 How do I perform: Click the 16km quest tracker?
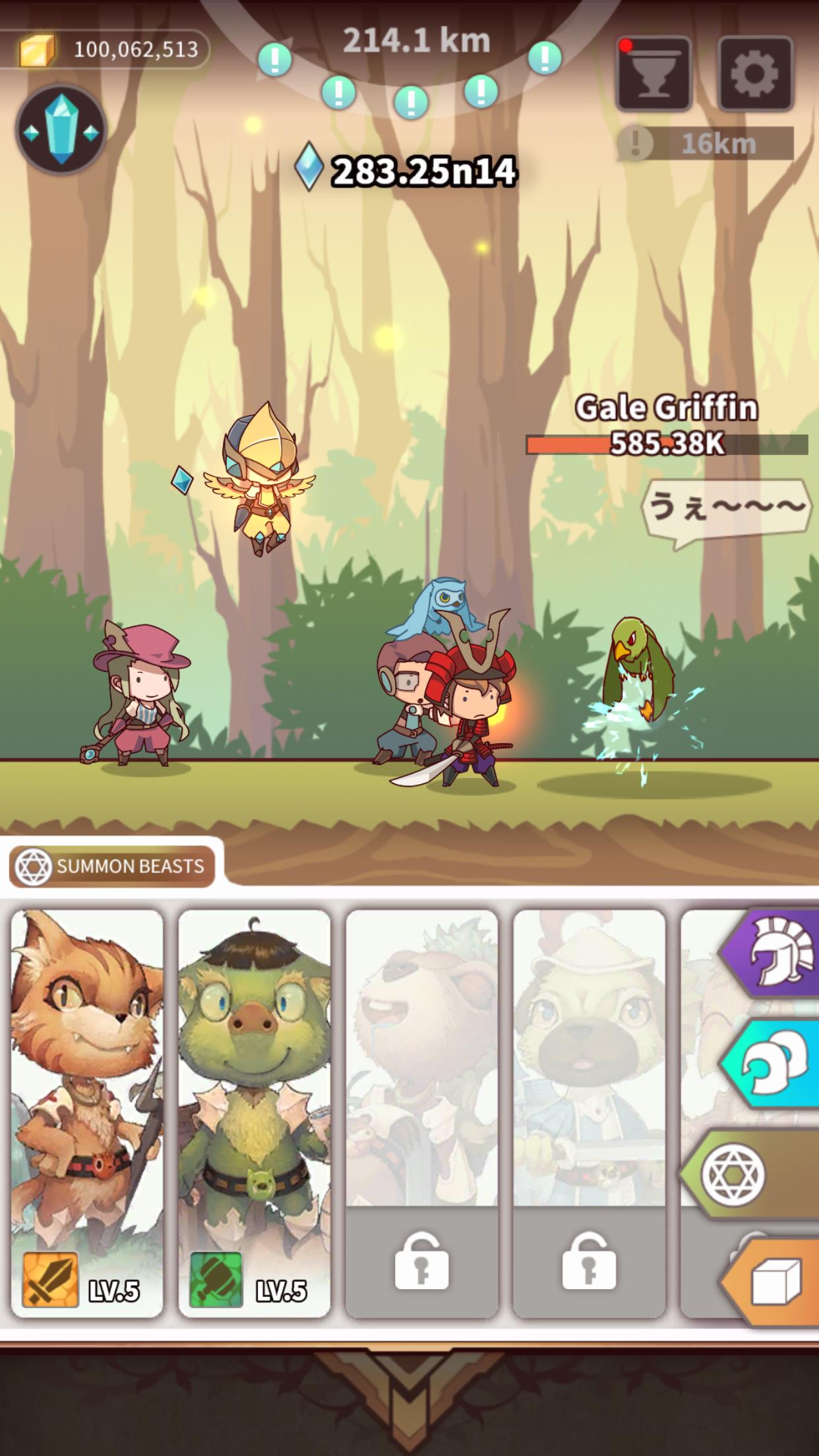(706, 144)
